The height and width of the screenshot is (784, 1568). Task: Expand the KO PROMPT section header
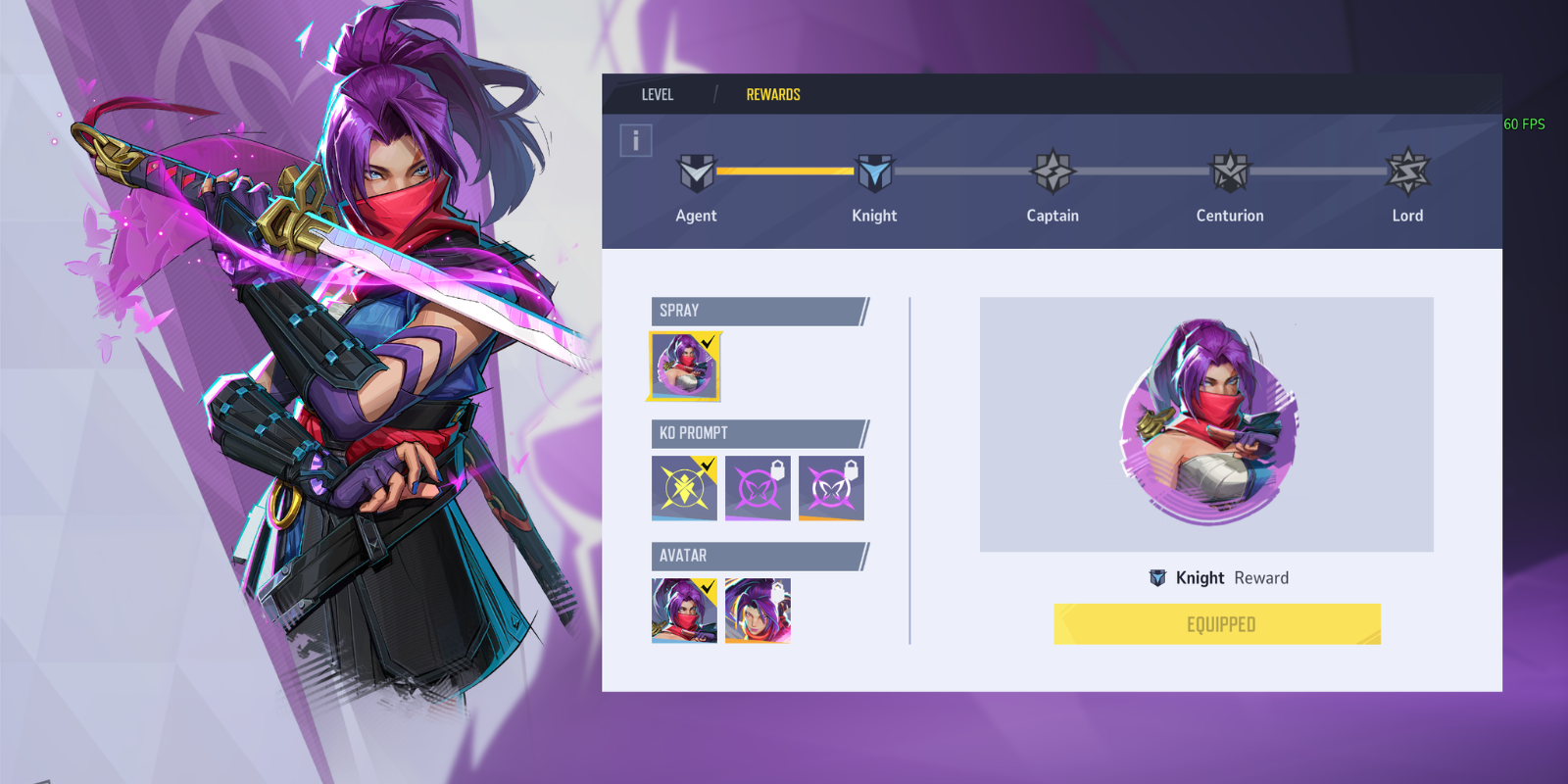[755, 433]
